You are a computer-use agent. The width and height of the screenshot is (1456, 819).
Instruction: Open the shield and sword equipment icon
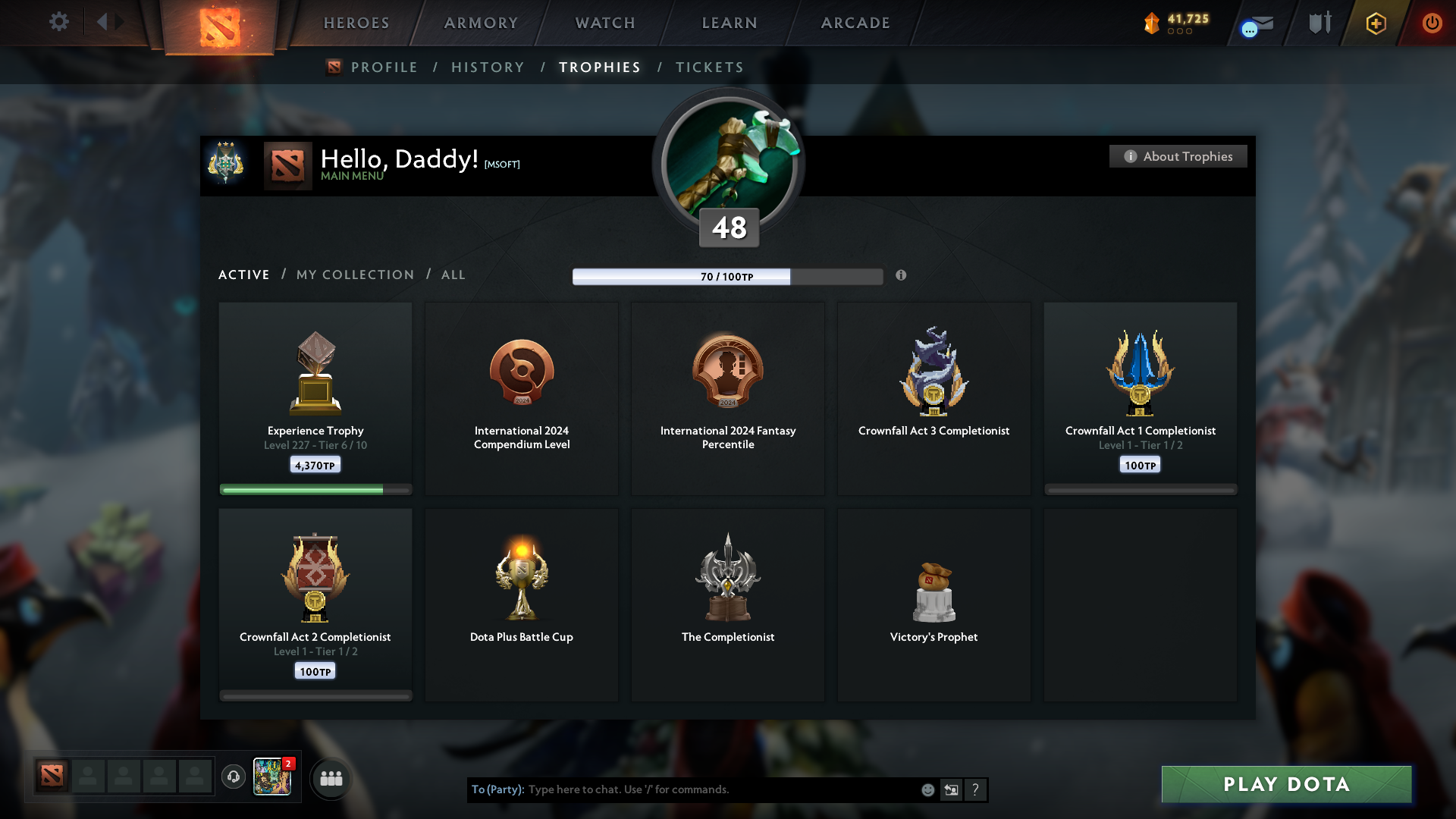tap(1319, 23)
